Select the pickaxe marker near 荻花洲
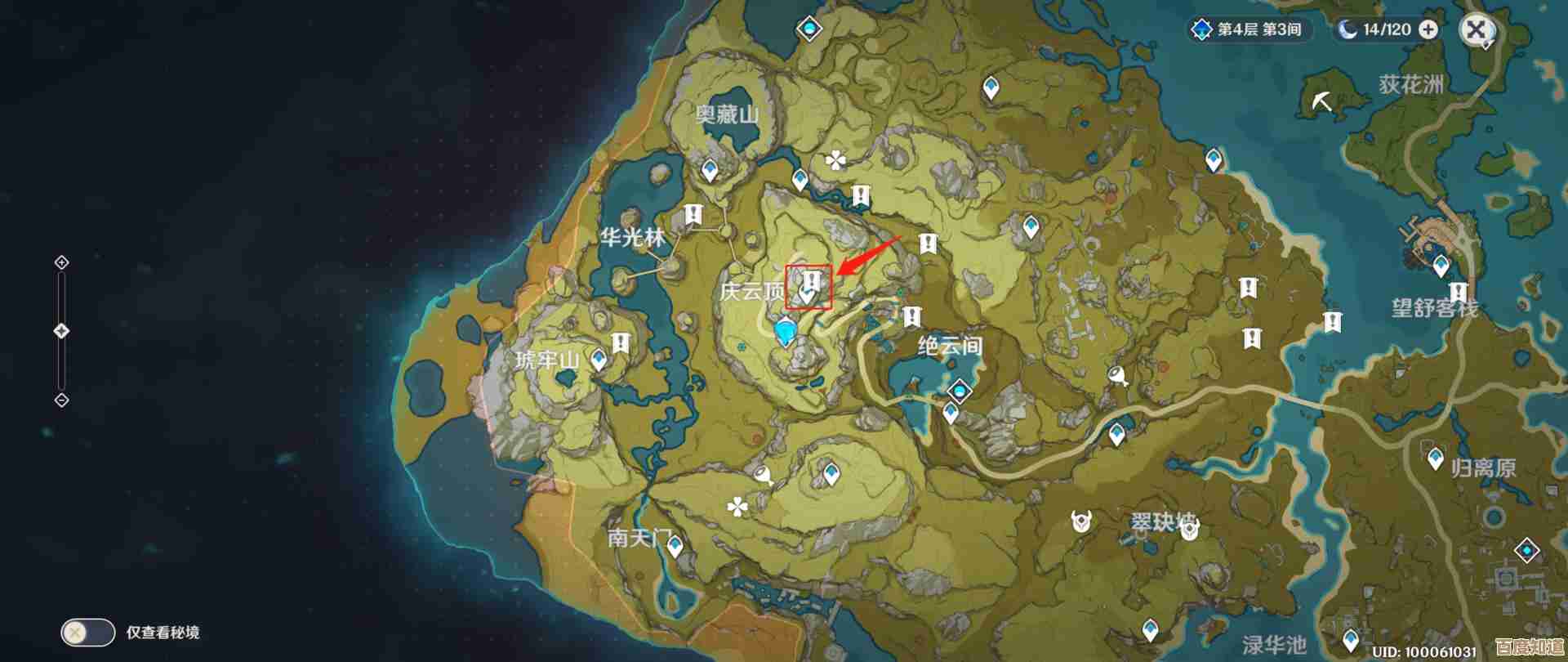This screenshot has width=1568, height=662. 1322,101
